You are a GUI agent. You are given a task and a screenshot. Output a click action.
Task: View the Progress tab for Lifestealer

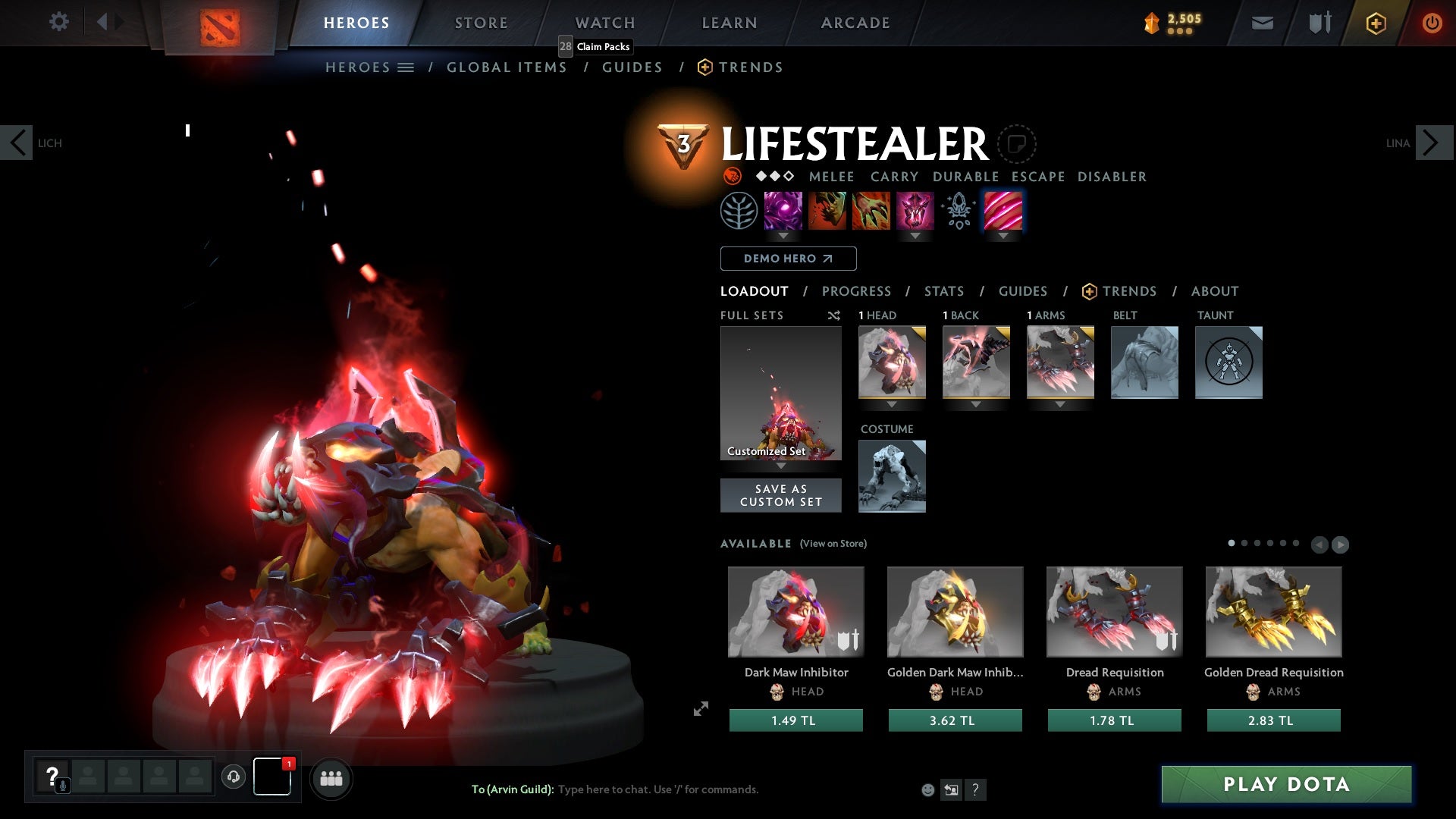(856, 291)
